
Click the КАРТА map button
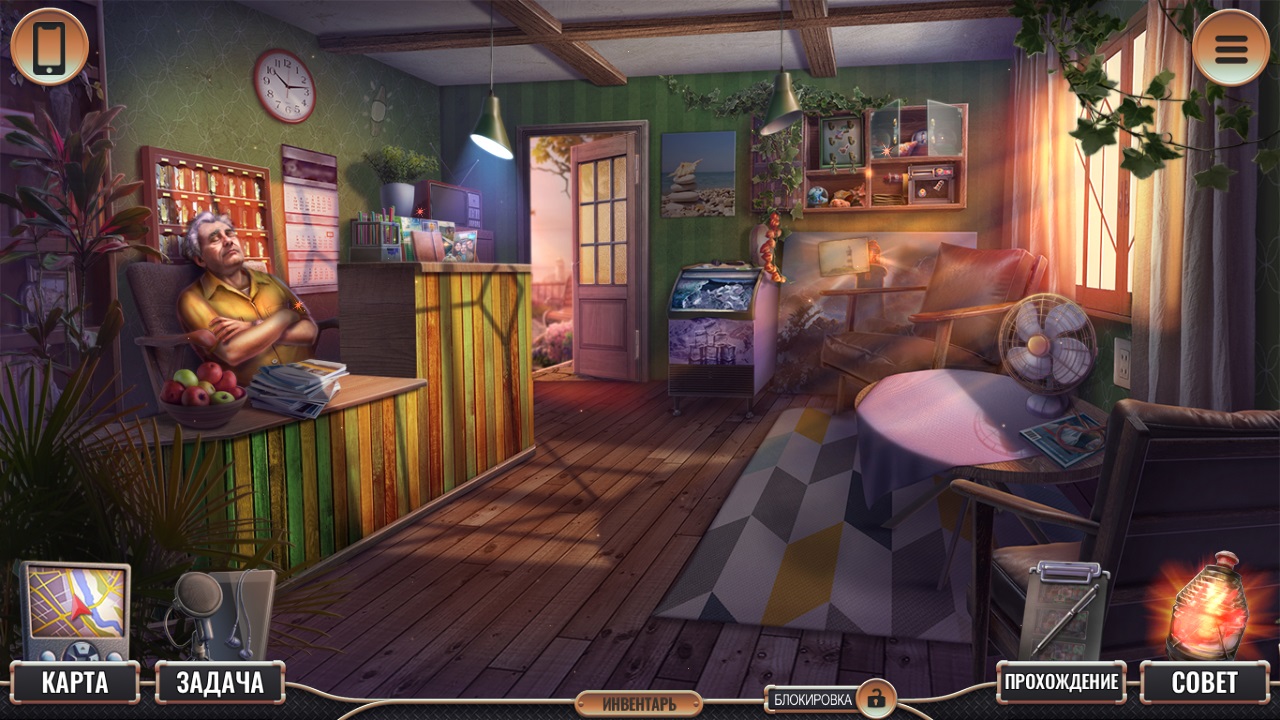pyautogui.click(x=75, y=683)
